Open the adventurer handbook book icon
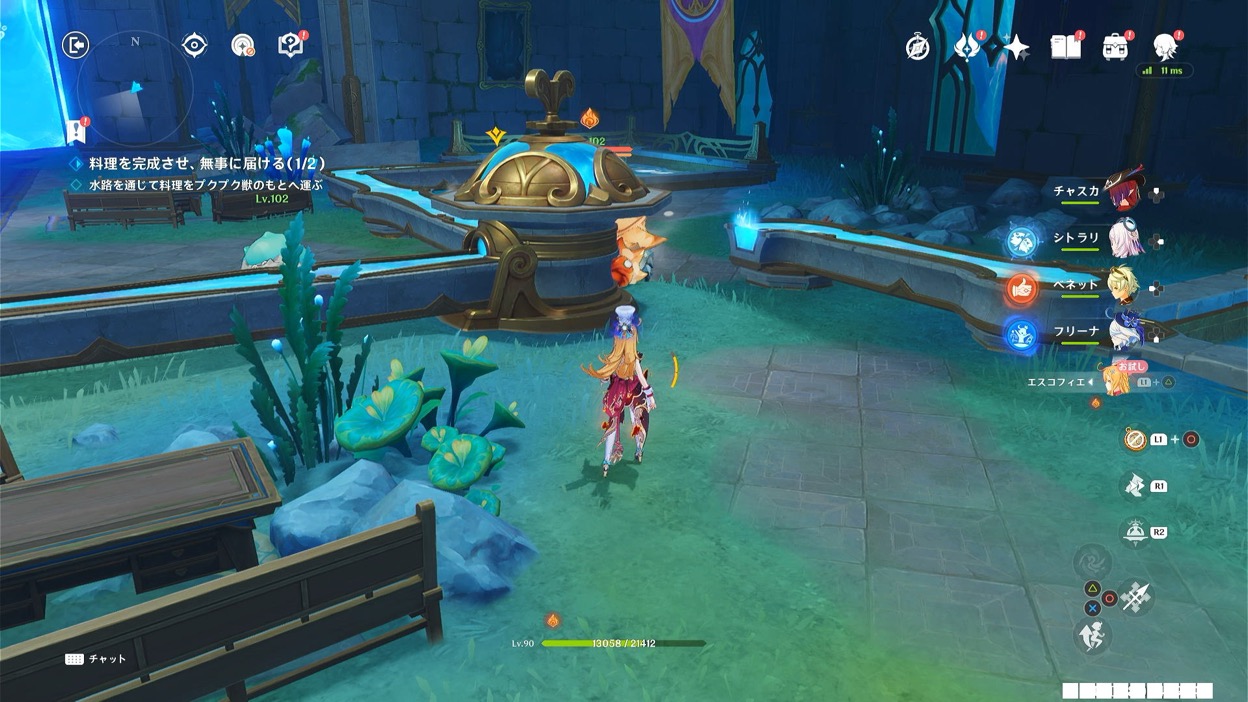This screenshot has height=702, width=1248. (x=1065, y=47)
